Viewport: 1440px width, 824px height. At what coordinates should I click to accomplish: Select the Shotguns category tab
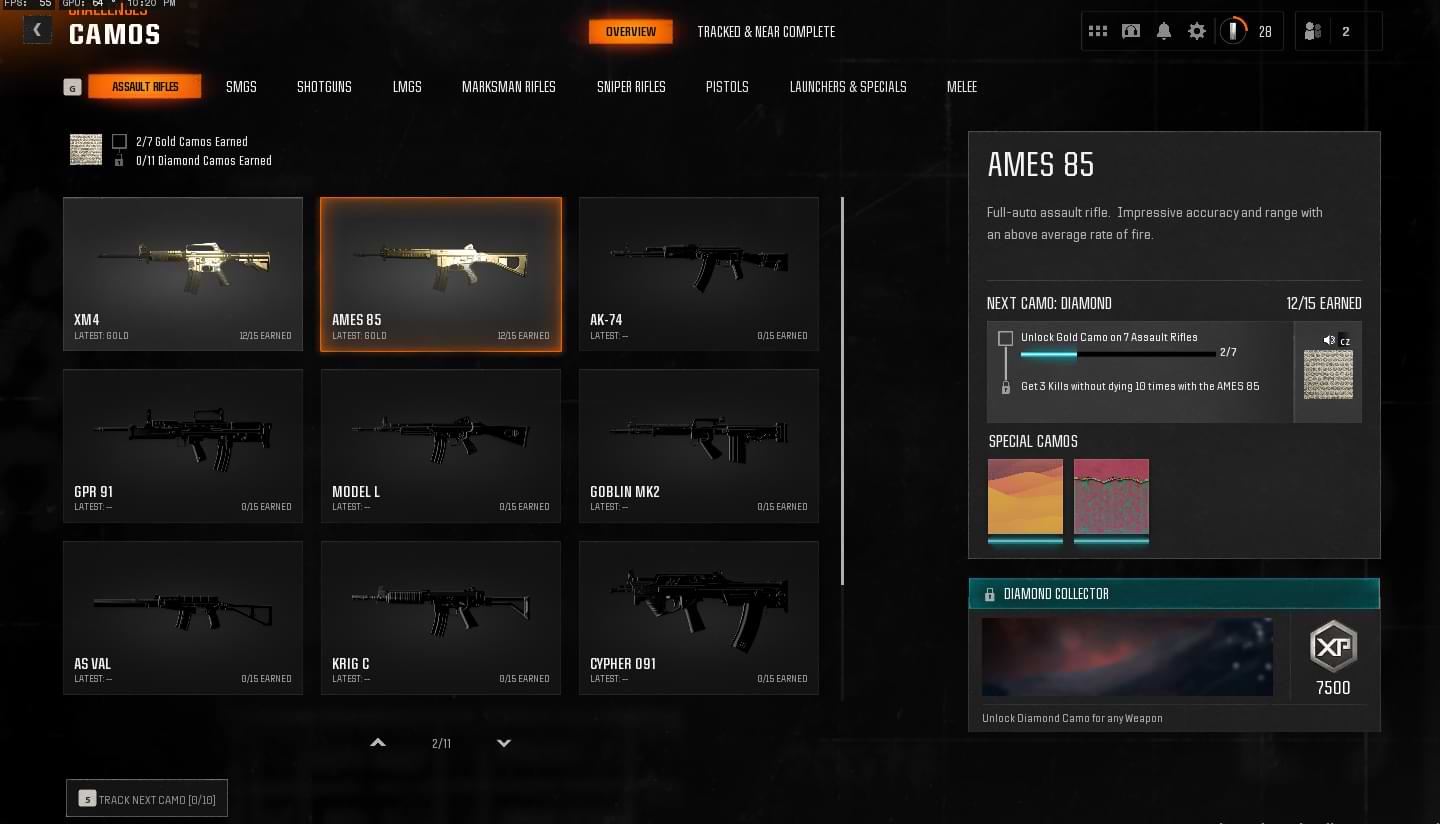click(x=324, y=87)
